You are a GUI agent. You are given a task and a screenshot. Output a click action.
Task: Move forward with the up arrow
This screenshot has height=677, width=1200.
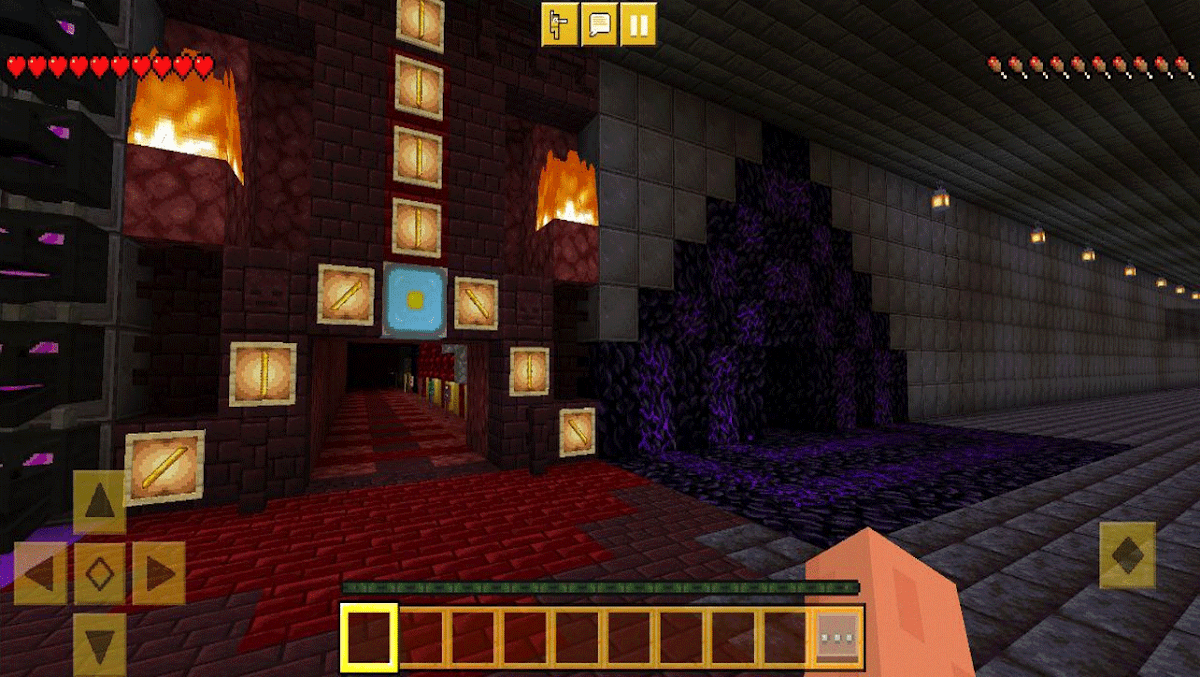[100, 500]
